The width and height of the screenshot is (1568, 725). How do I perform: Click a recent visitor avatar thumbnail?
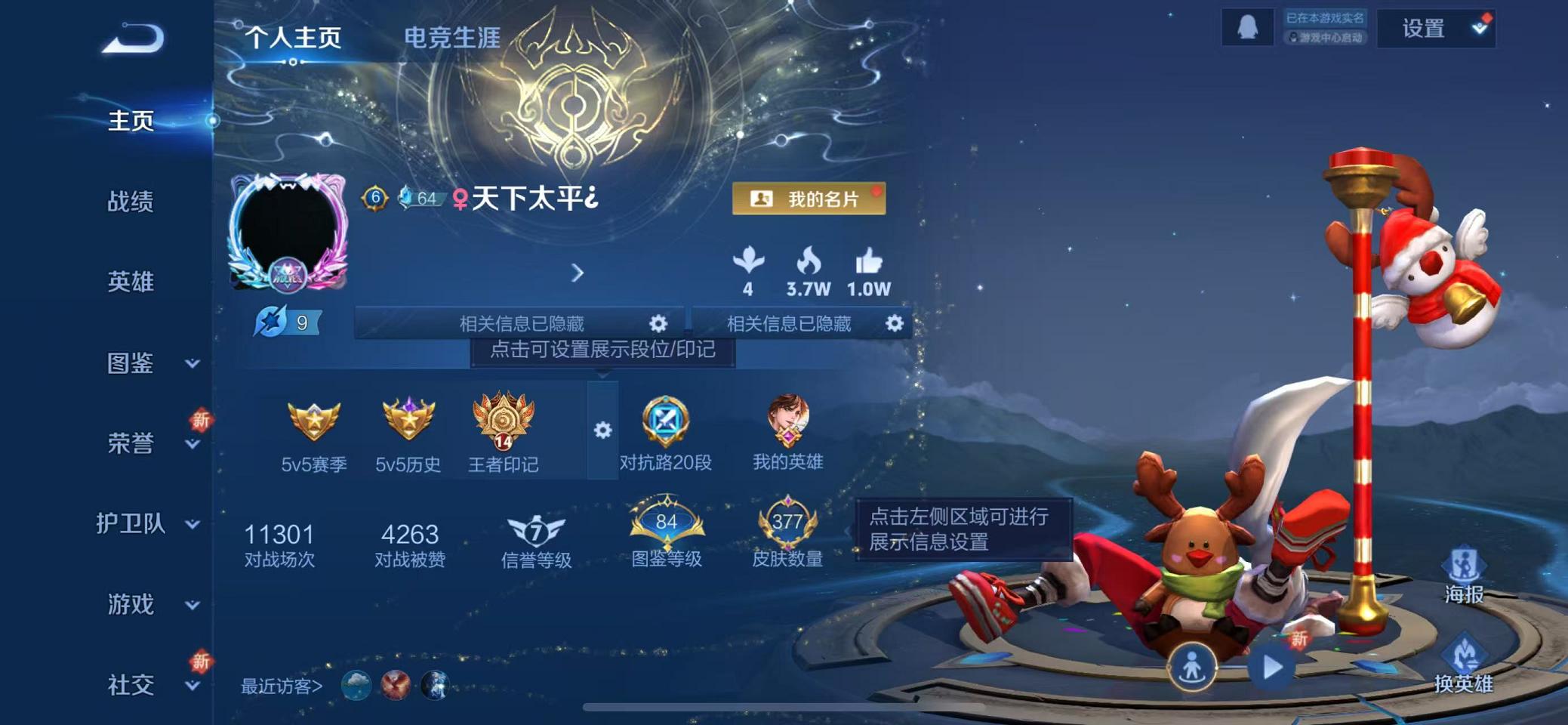point(355,686)
